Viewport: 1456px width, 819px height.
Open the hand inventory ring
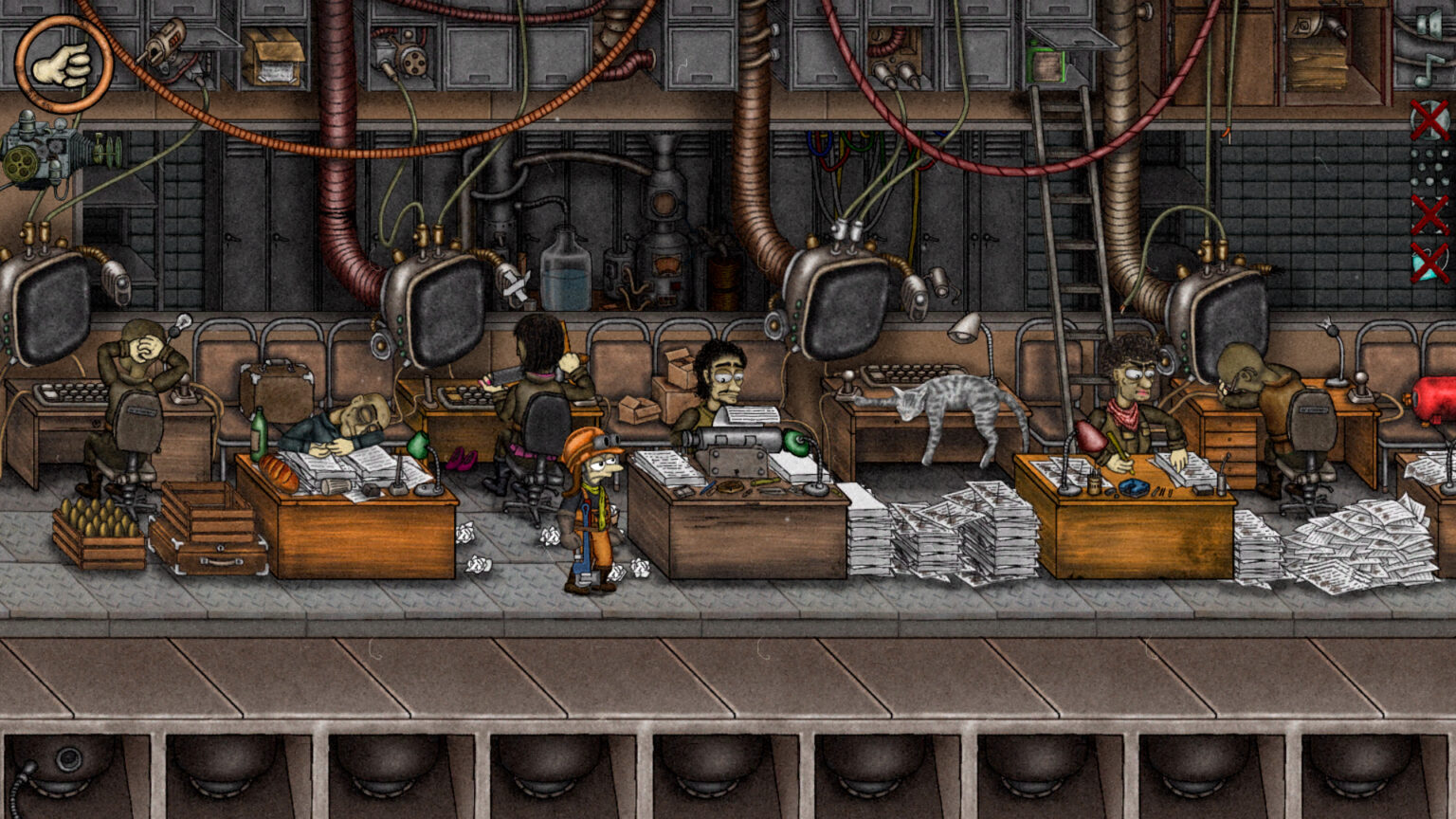64,64
